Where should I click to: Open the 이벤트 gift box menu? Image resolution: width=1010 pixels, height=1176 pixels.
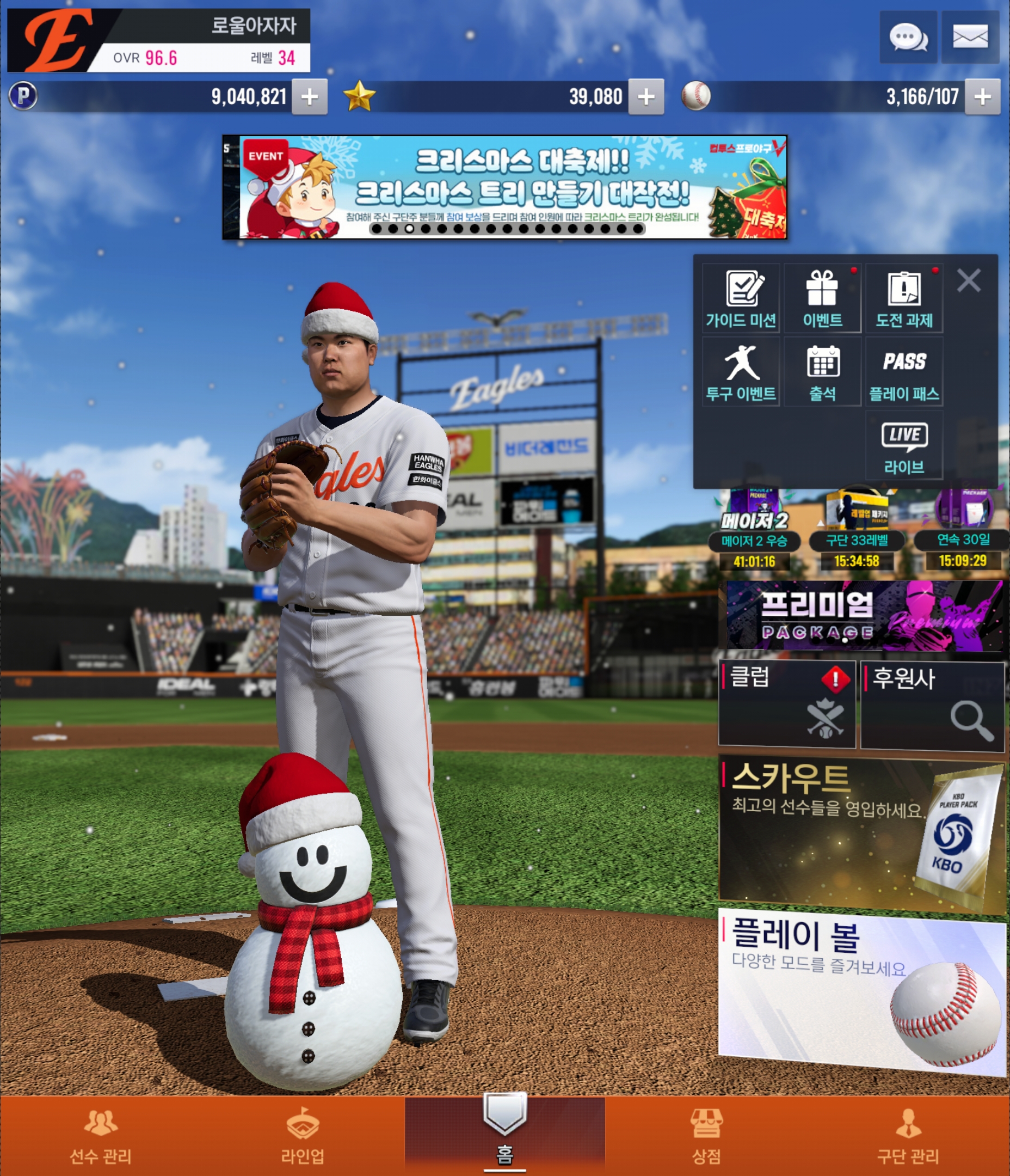coord(822,298)
